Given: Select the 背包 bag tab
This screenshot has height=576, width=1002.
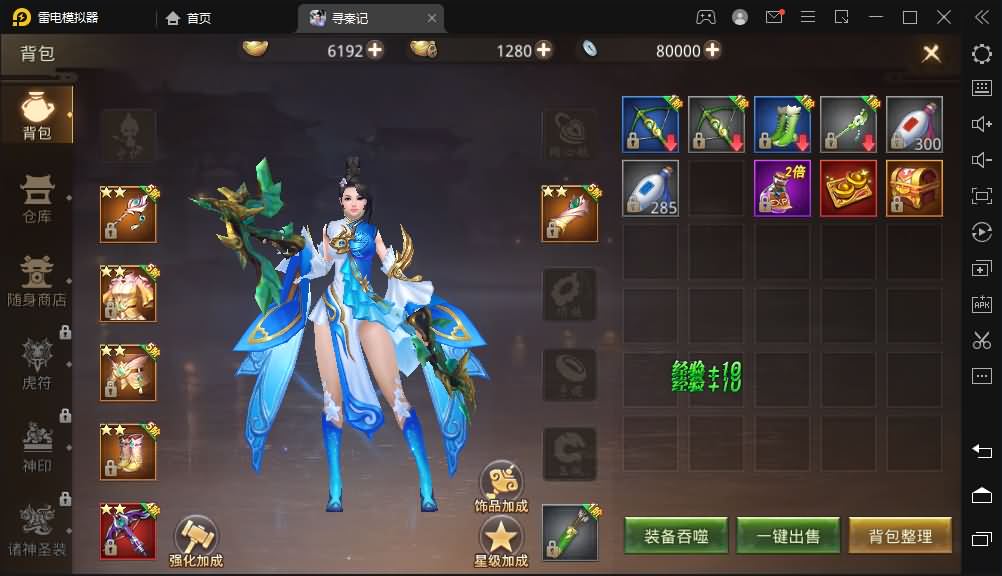Looking at the screenshot, I should point(37,116).
